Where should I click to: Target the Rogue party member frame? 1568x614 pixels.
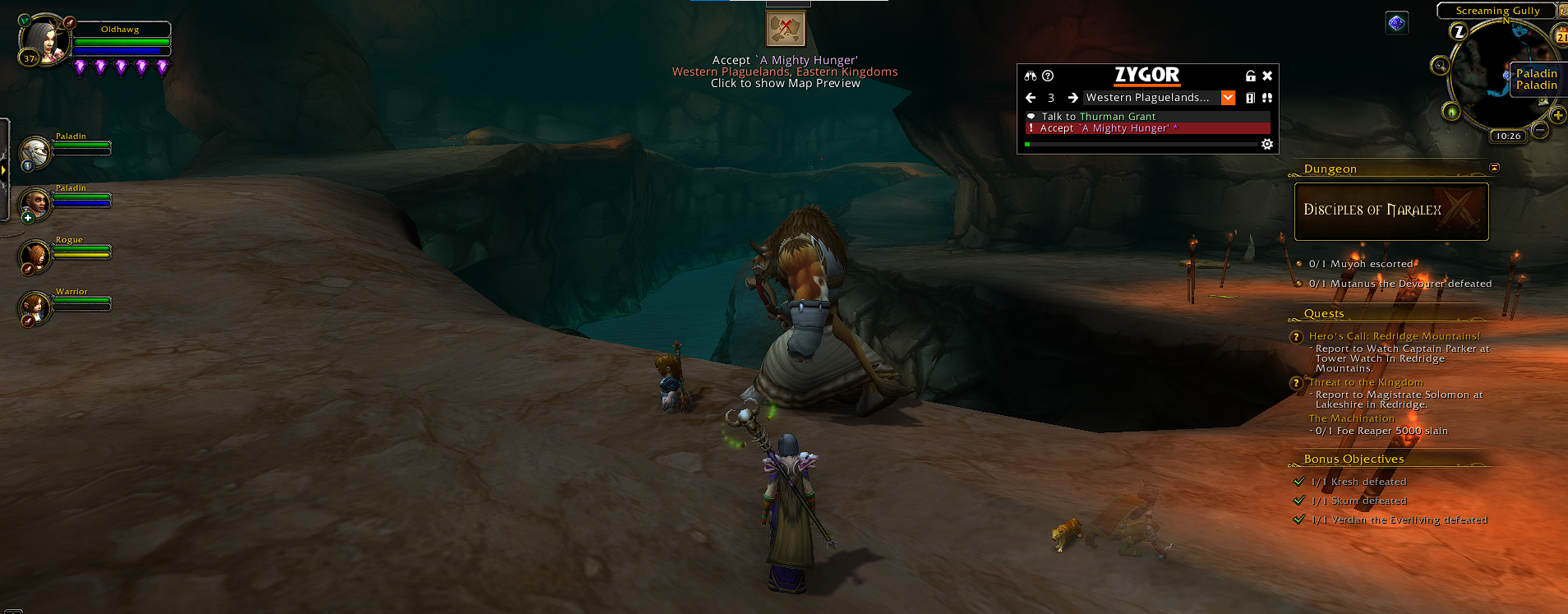coord(35,256)
